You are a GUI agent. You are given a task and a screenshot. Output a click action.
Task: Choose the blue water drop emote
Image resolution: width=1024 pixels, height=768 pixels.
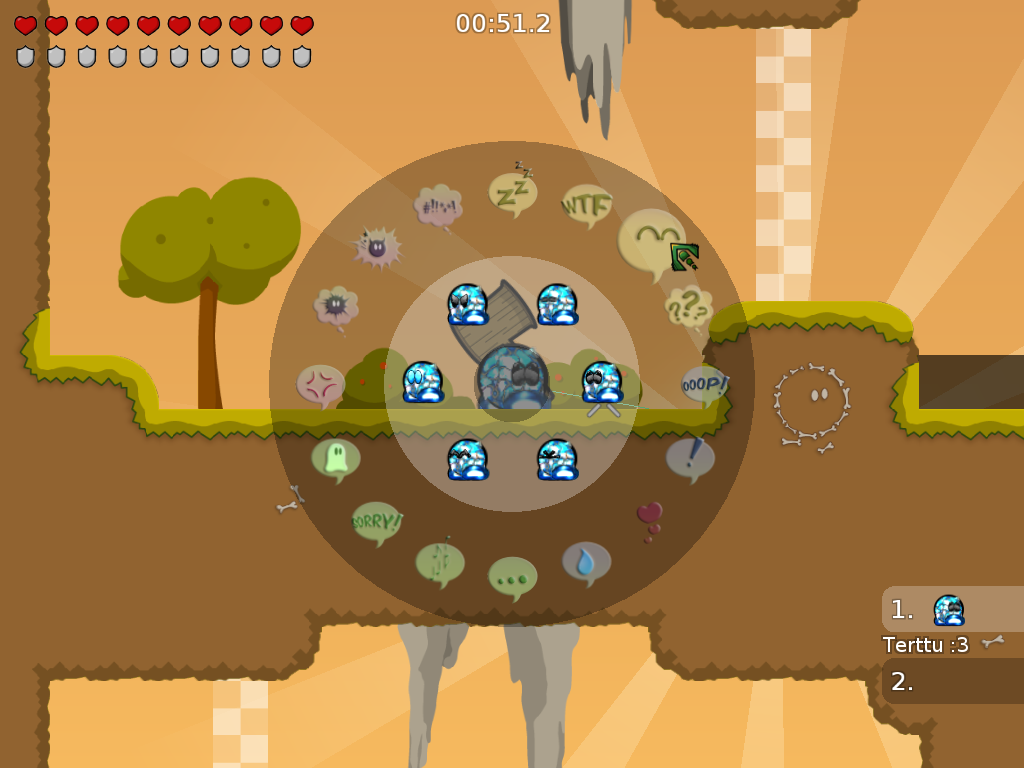click(586, 562)
